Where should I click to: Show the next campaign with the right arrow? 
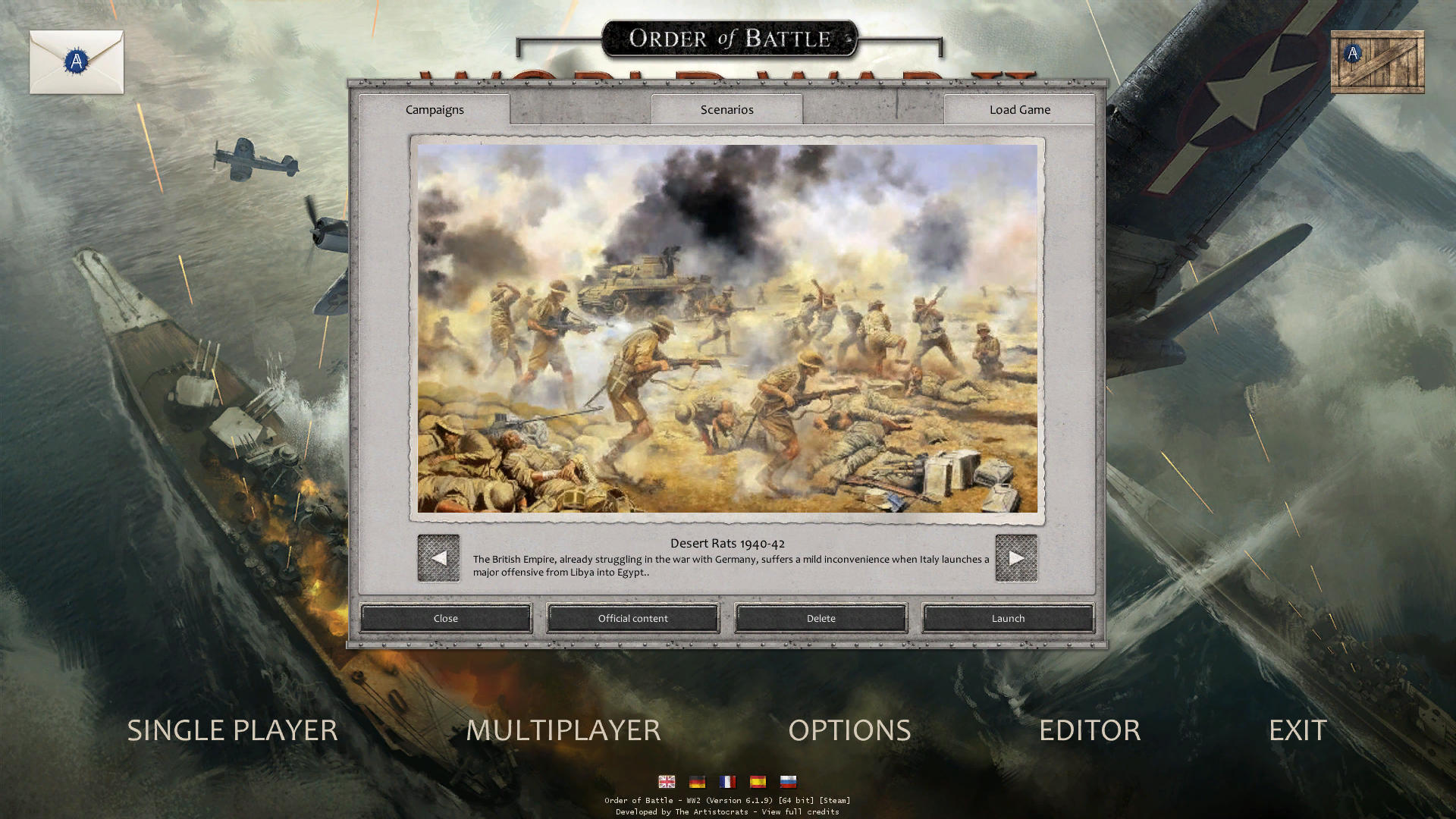[x=1016, y=558]
